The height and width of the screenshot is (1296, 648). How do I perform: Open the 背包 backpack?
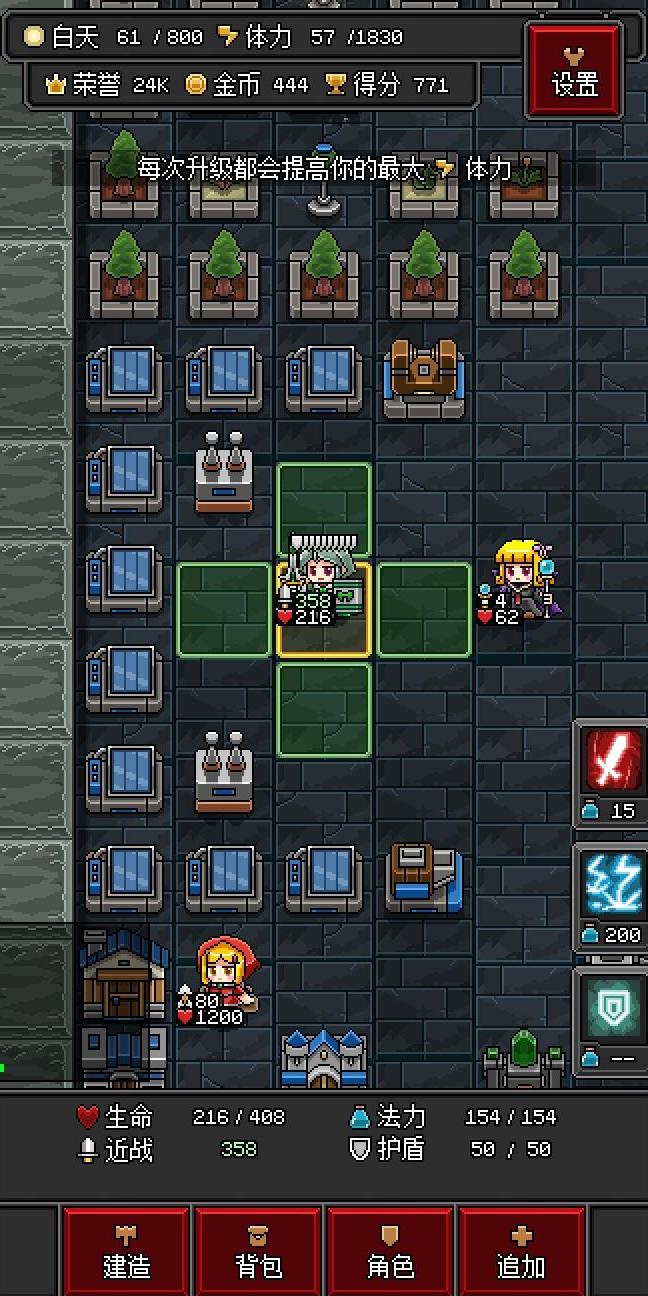coord(258,1252)
